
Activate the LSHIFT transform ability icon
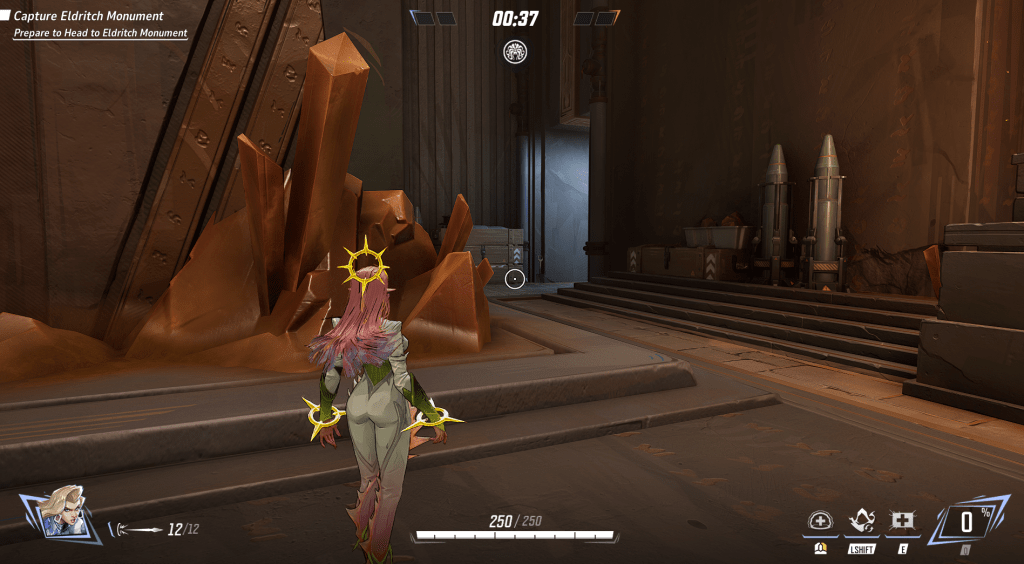pyautogui.click(x=862, y=521)
